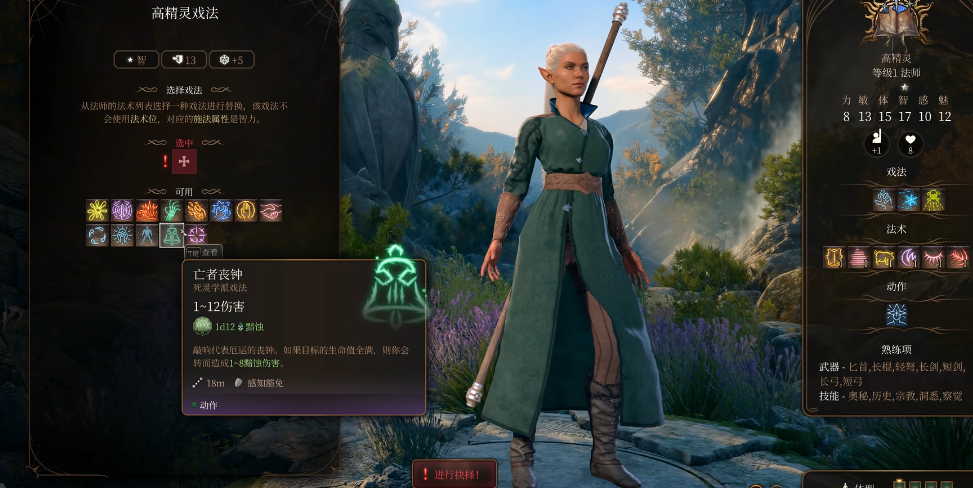Select the green bell Toll the Dead cantrip
The image size is (973, 488).
pos(172,236)
